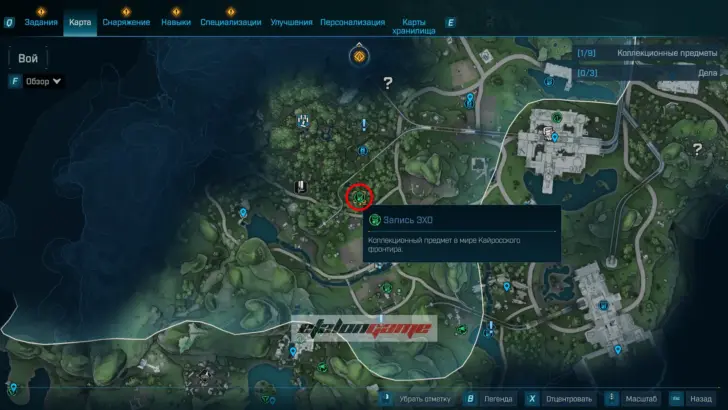
Task: Switch to the Улучшения tab
Action: 291,22
